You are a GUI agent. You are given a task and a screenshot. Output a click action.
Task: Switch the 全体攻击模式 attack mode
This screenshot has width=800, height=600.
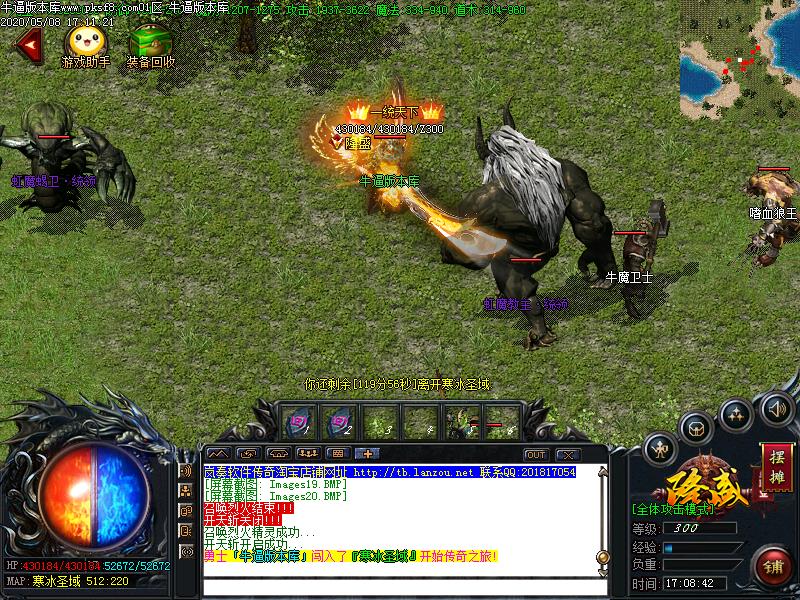click(673, 509)
